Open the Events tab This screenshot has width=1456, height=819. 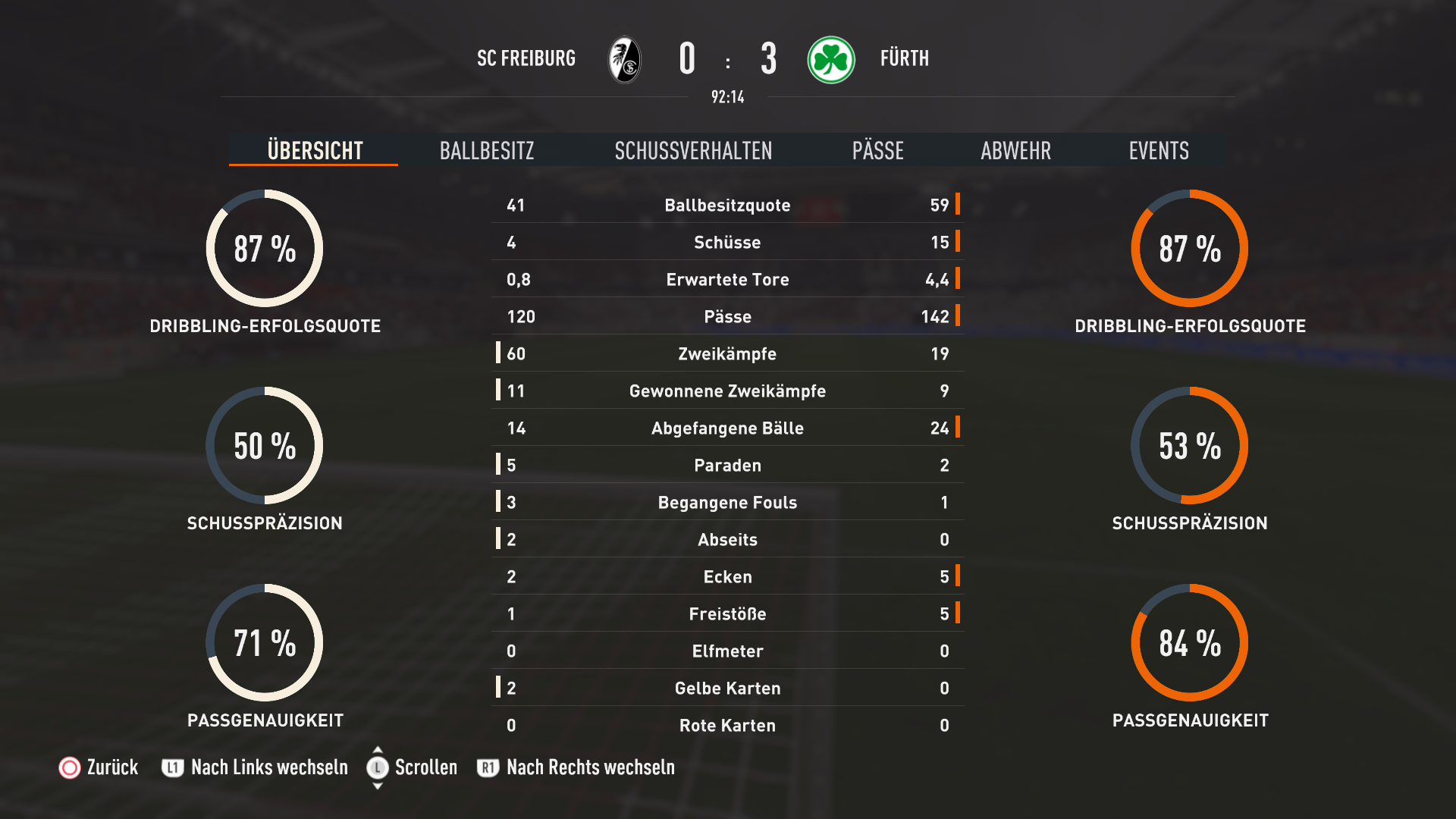click(x=1158, y=150)
